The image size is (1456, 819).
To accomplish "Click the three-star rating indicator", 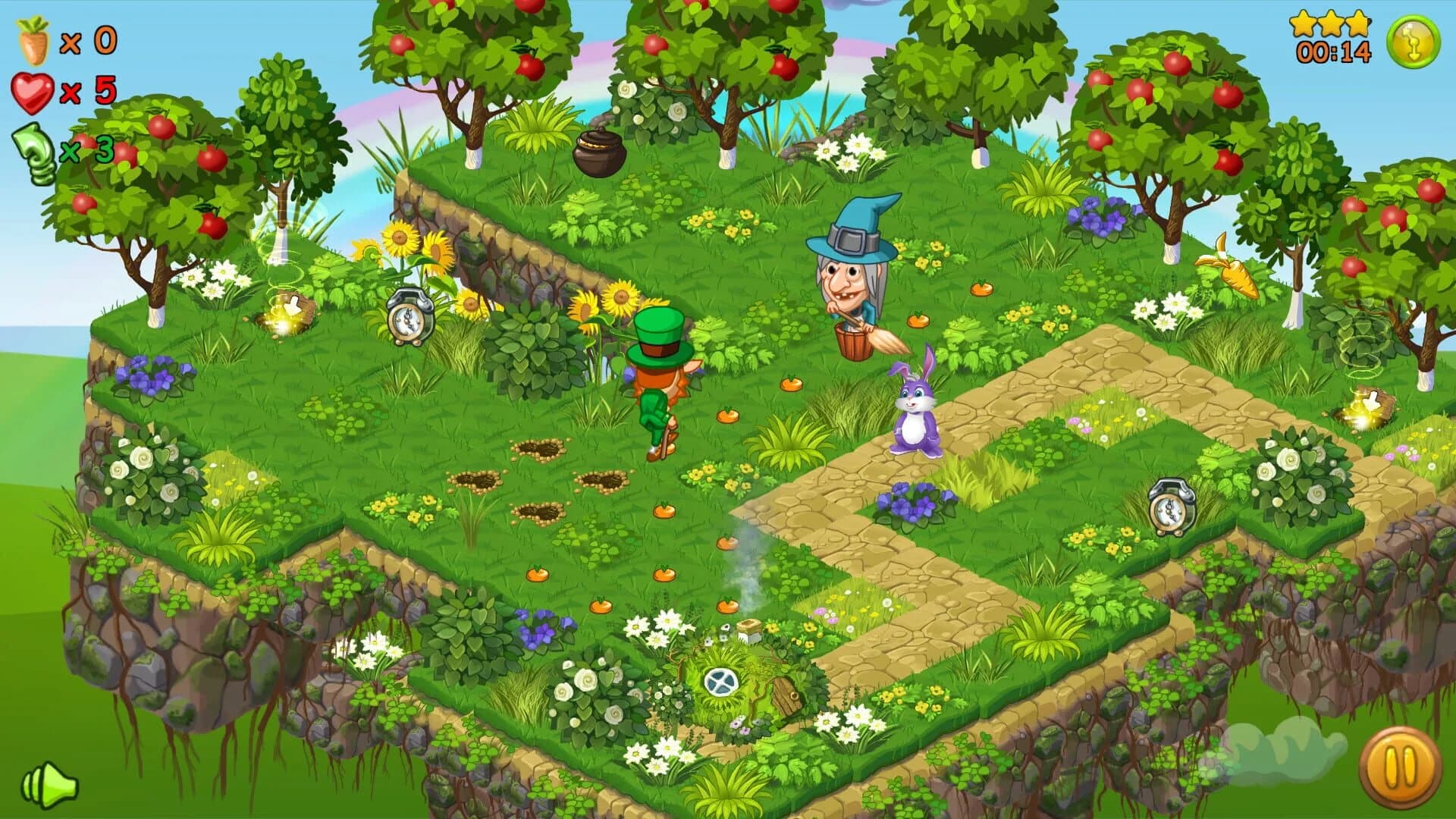I will coord(1331,23).
